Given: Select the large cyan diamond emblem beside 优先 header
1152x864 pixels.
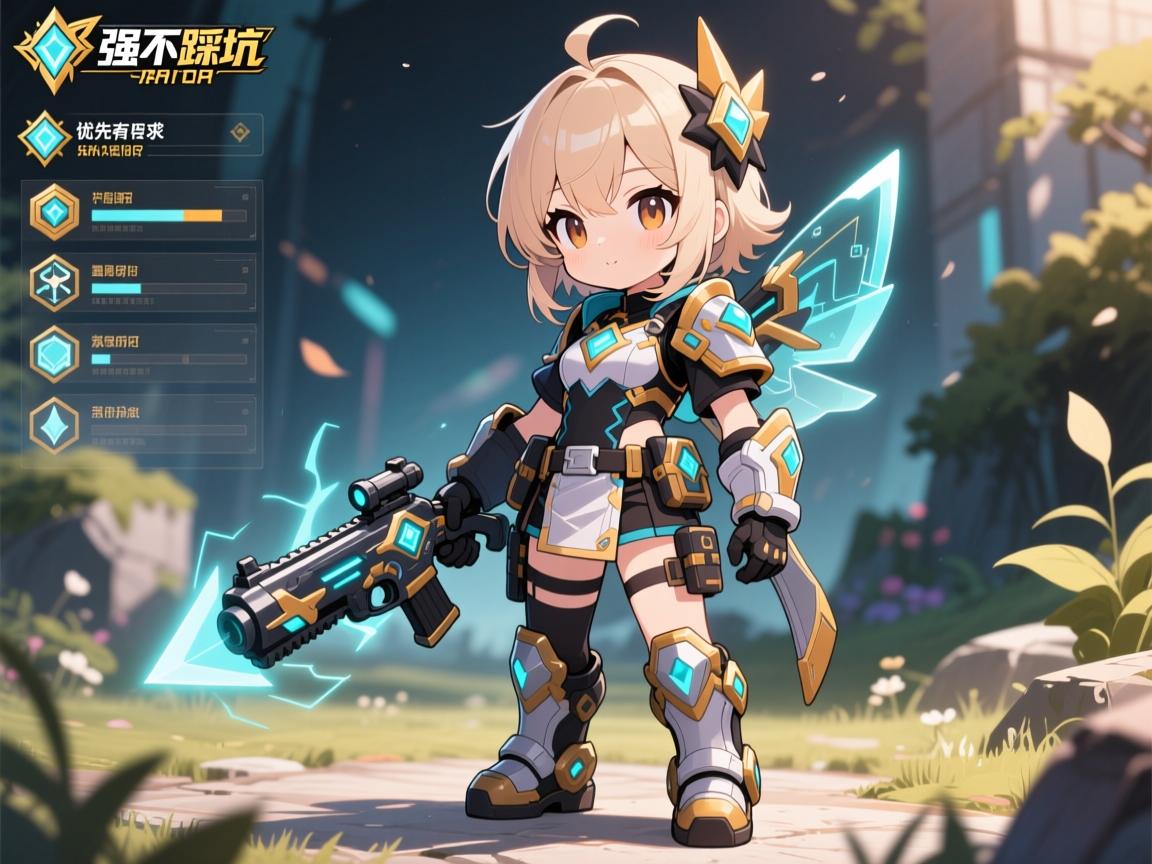Looking at the screenshot, I should point(45,138).
